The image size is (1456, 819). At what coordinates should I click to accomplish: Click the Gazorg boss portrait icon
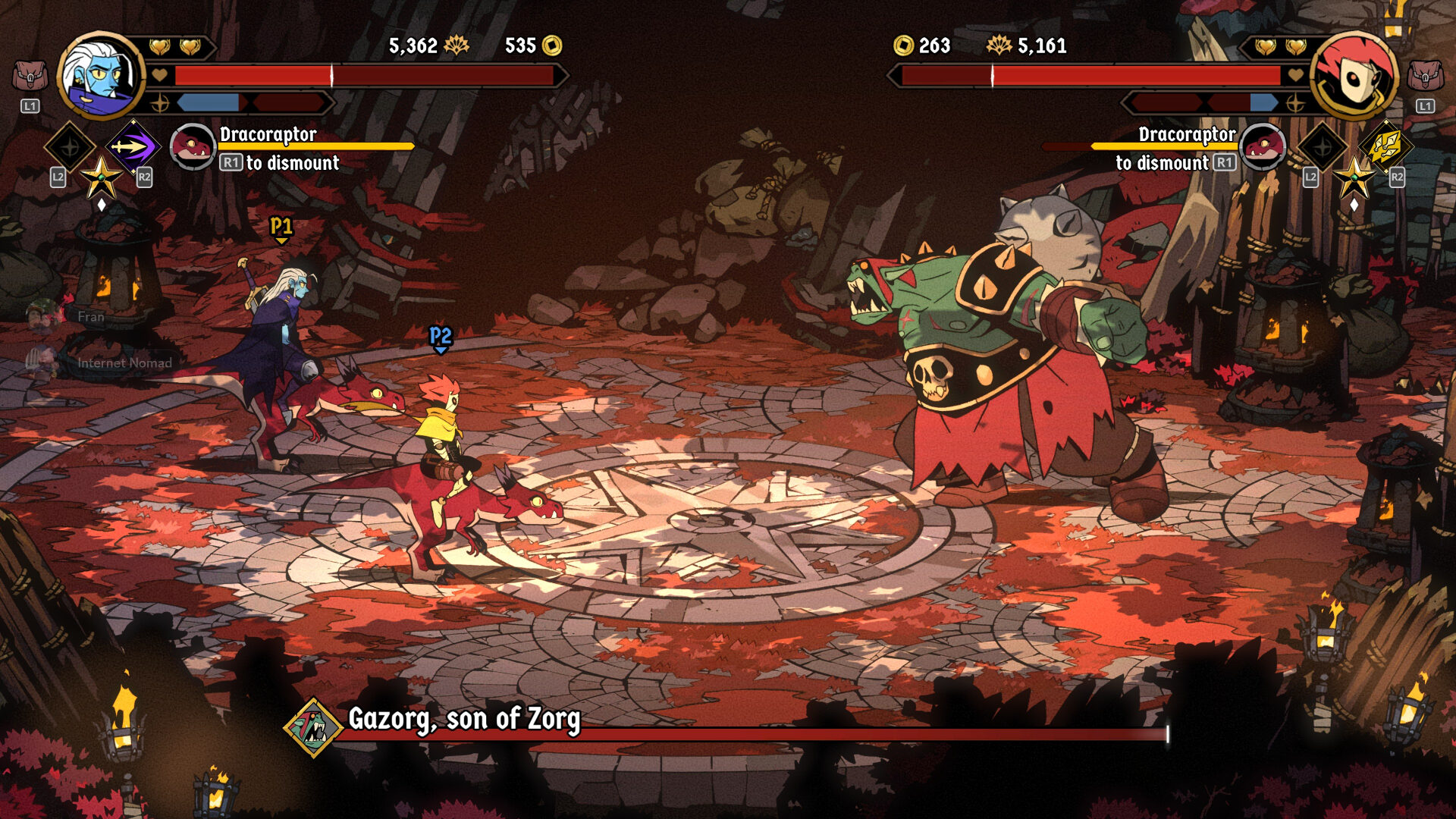(x=313, y=728)
